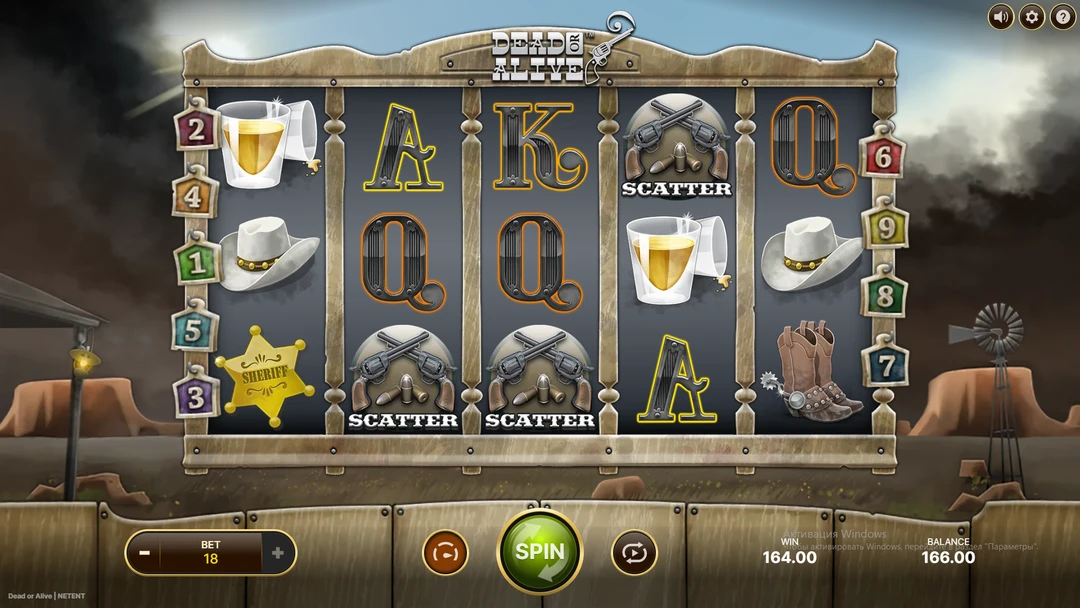
Task: Increase the bet with the plus button
Action: click(277, 552)
